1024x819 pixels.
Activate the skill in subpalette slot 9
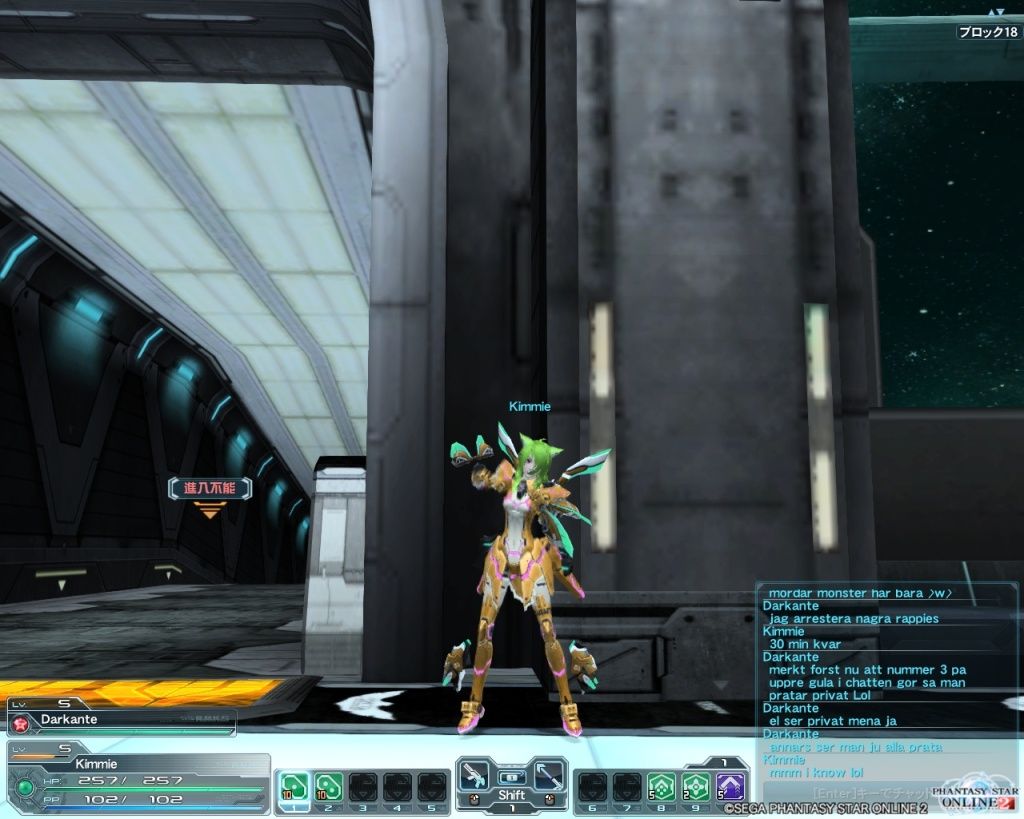pyautogui.click(x=695, y=787)
